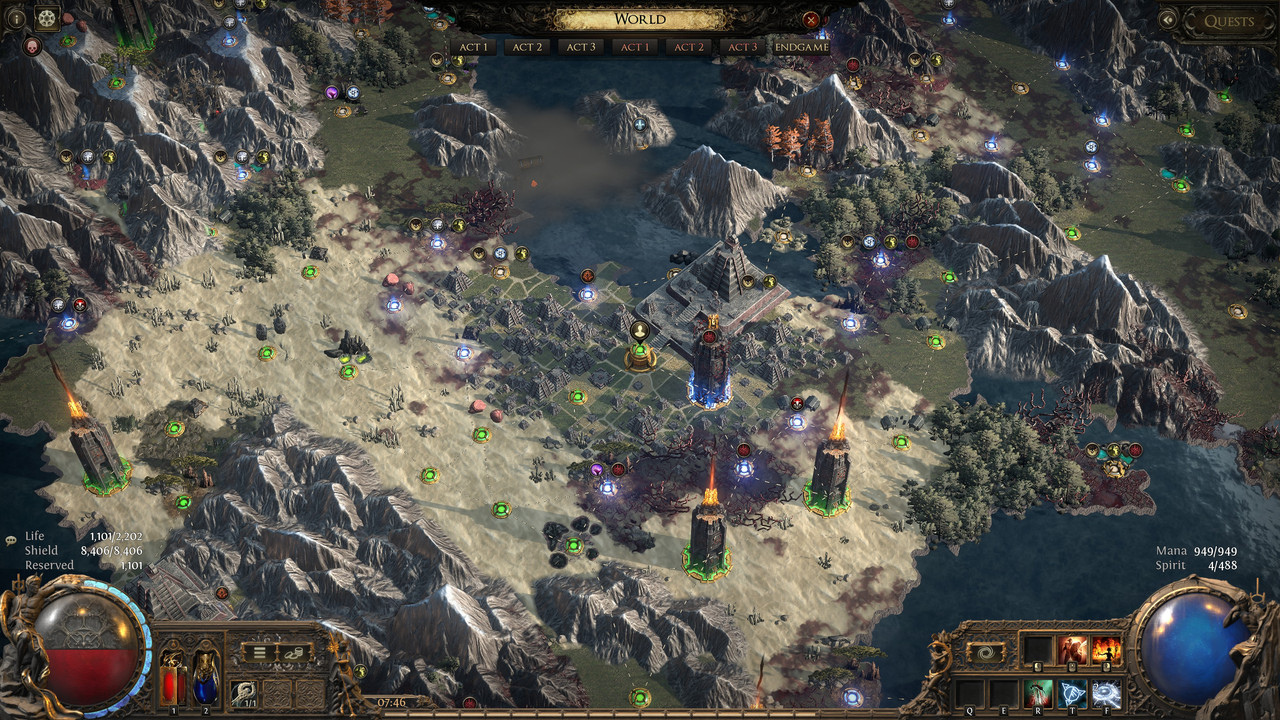The height and width of the screenshot is (720, 1280).
Task: Open the wheel icon next to info
Action: [x=47, y=17]
